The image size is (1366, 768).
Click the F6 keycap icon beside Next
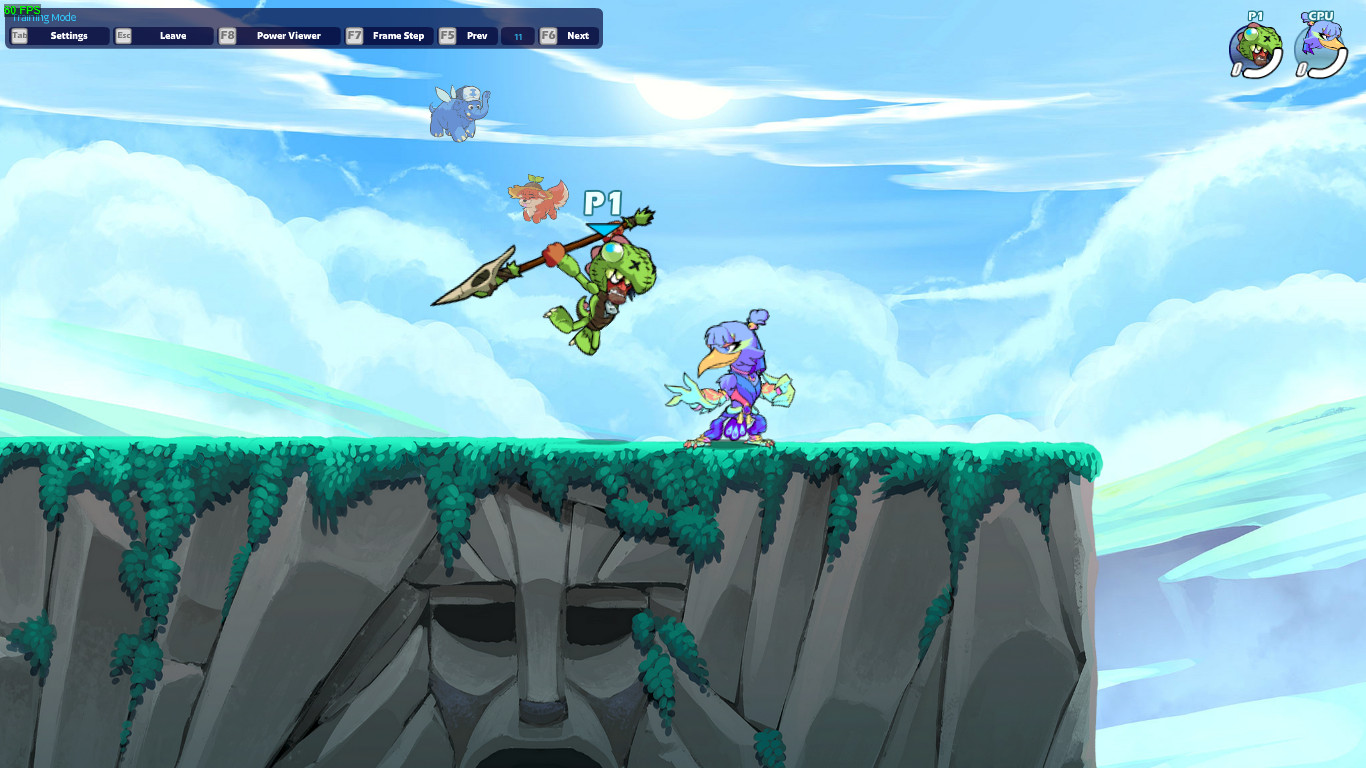(547, 36)
